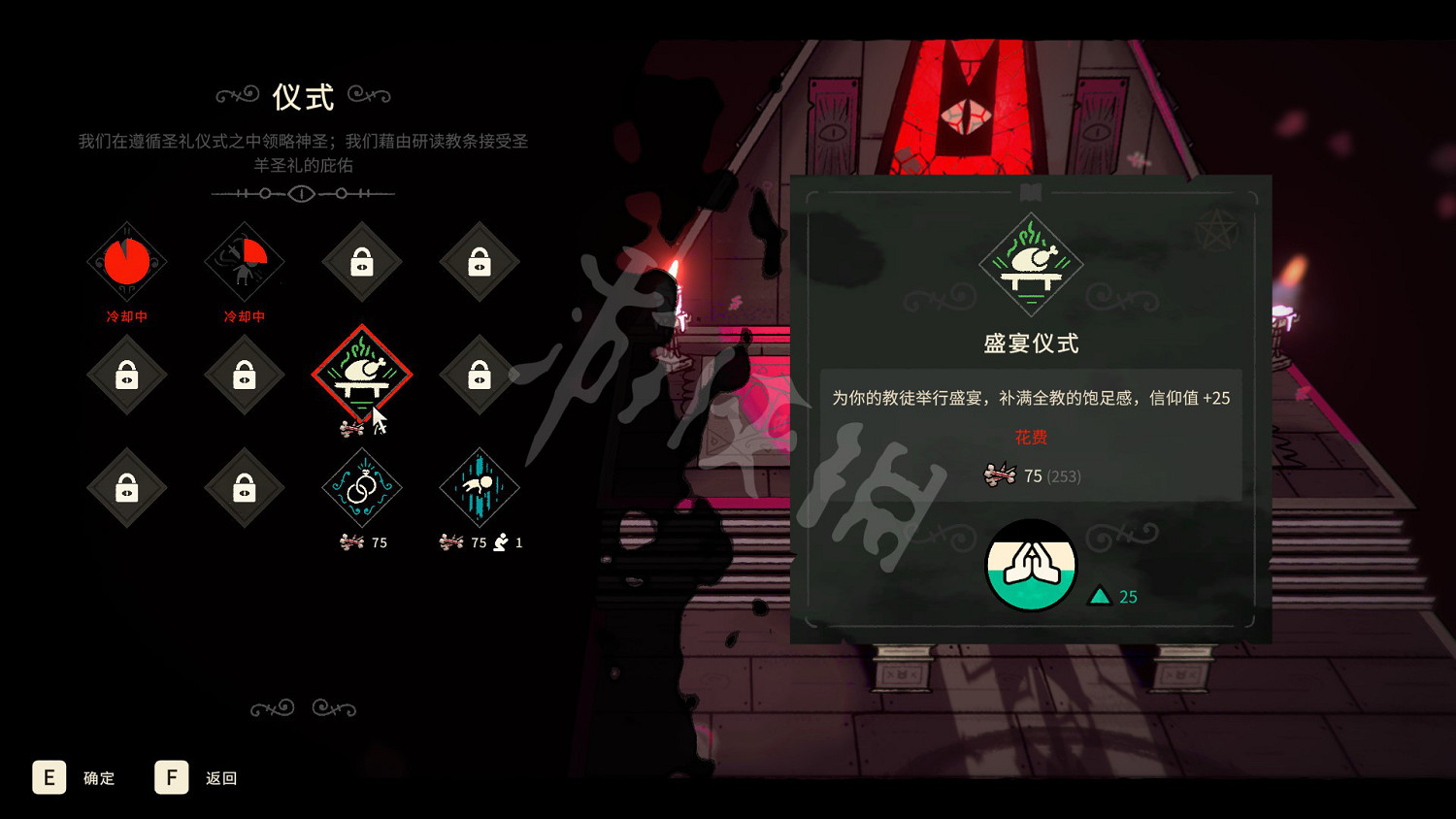The image size is (1456, 819).
Task: Click the red cooldown pie-timer ritual icon
Action: coord(126,260)
